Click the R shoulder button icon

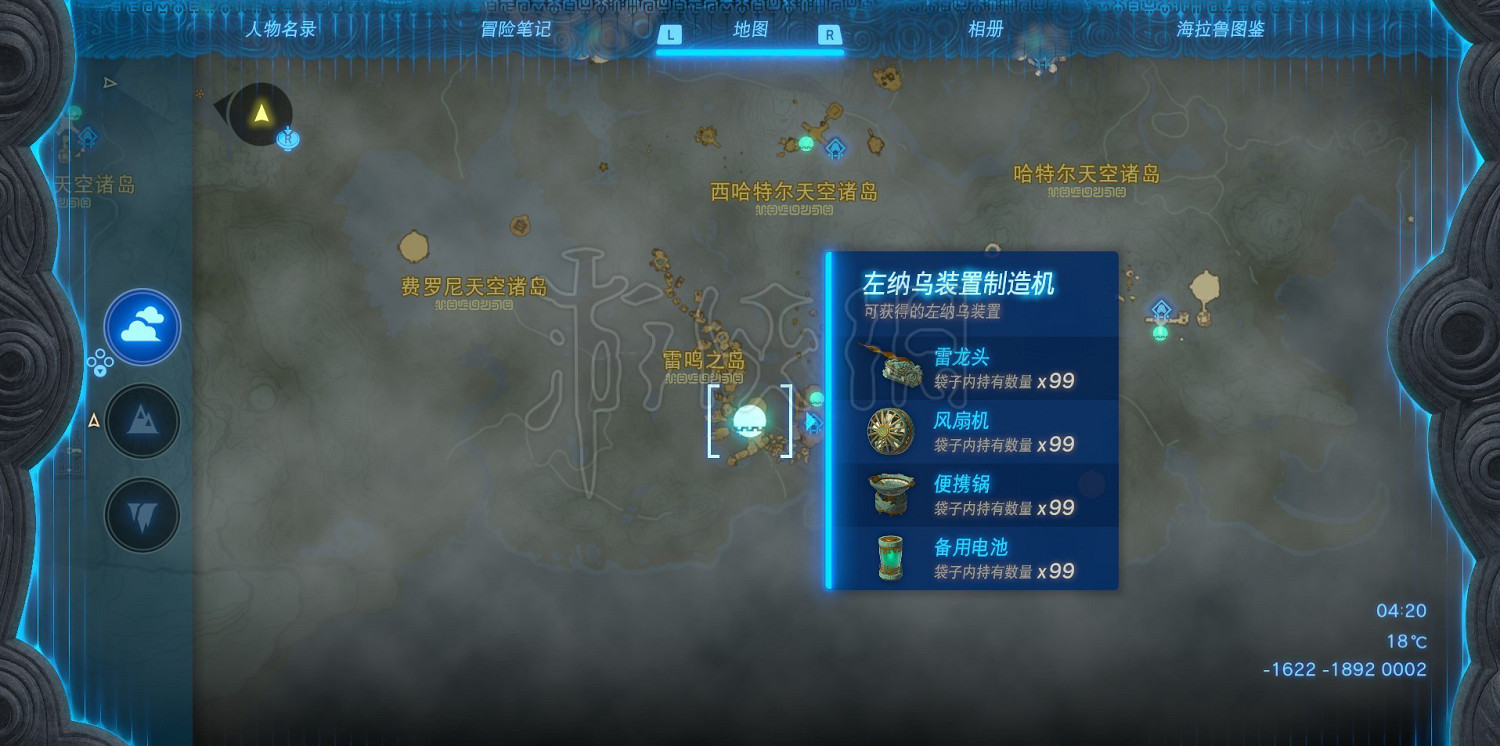[830, 33]
